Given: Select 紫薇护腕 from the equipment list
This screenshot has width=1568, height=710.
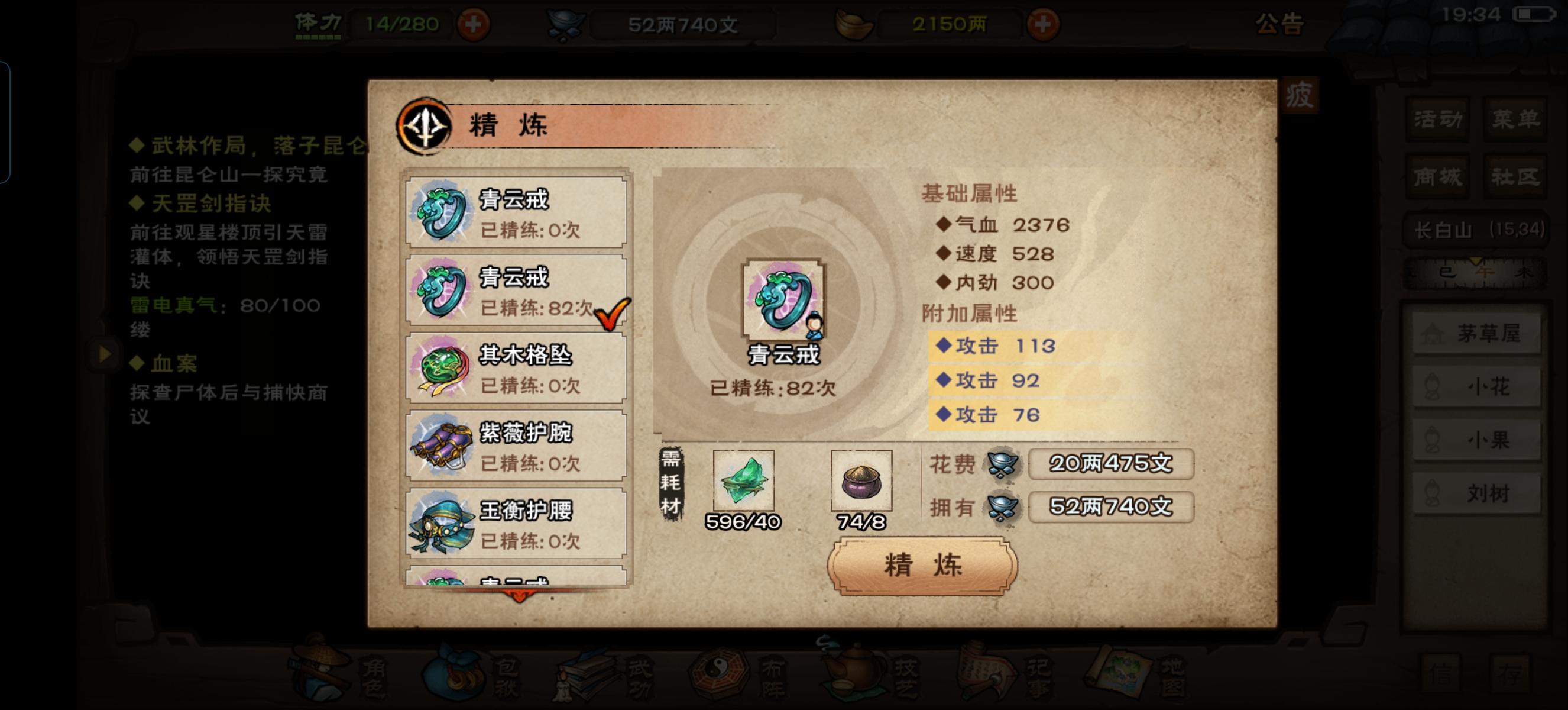Looking at the screenshot, I should click(514, 446).
